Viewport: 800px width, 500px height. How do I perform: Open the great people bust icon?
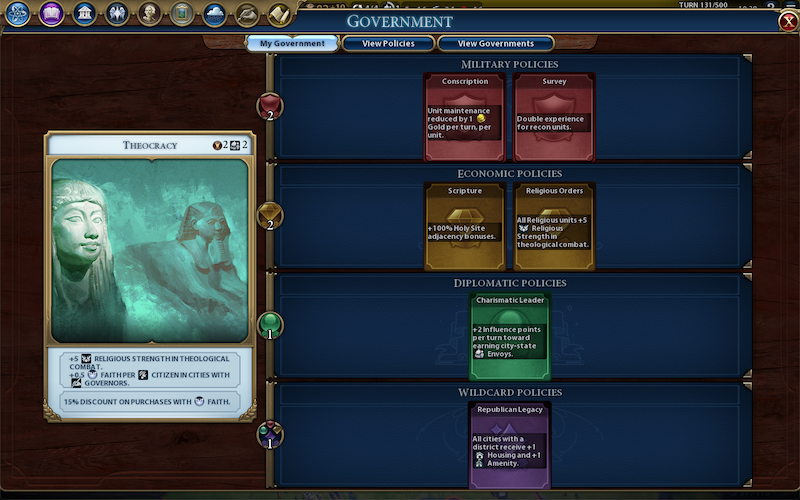(x=150, y=14)
